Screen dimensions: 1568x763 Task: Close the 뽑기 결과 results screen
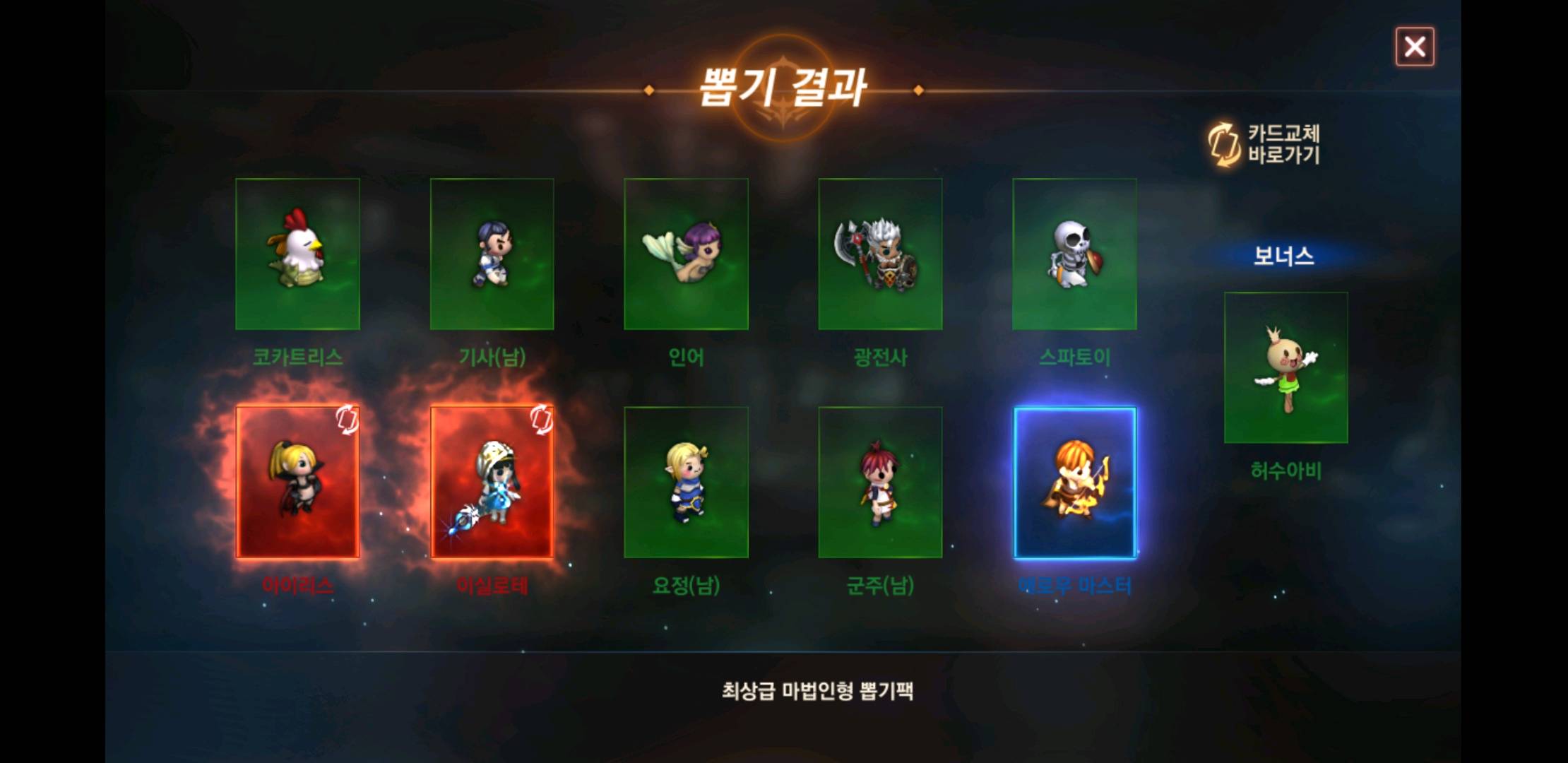coord(1415,47)
